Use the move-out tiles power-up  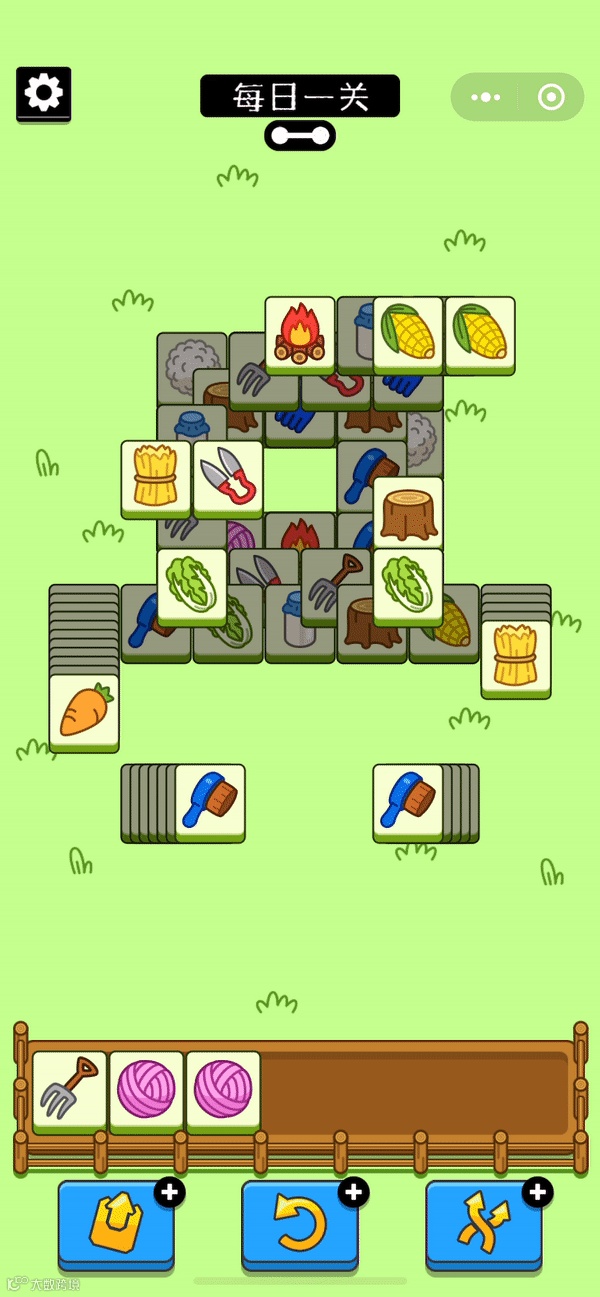116,1224
